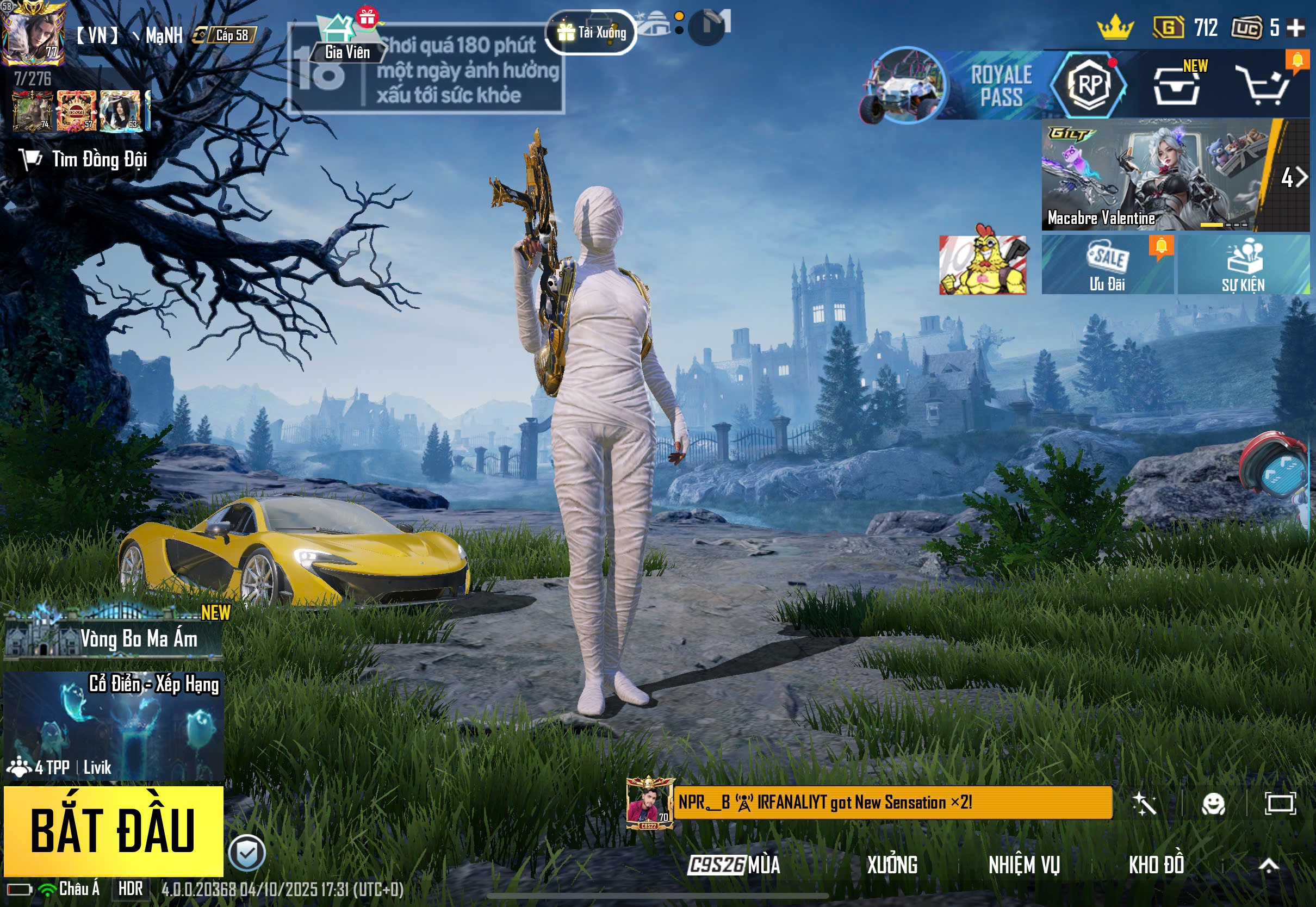Open the Sự Kiện events page

click(x=1243, y=265)
